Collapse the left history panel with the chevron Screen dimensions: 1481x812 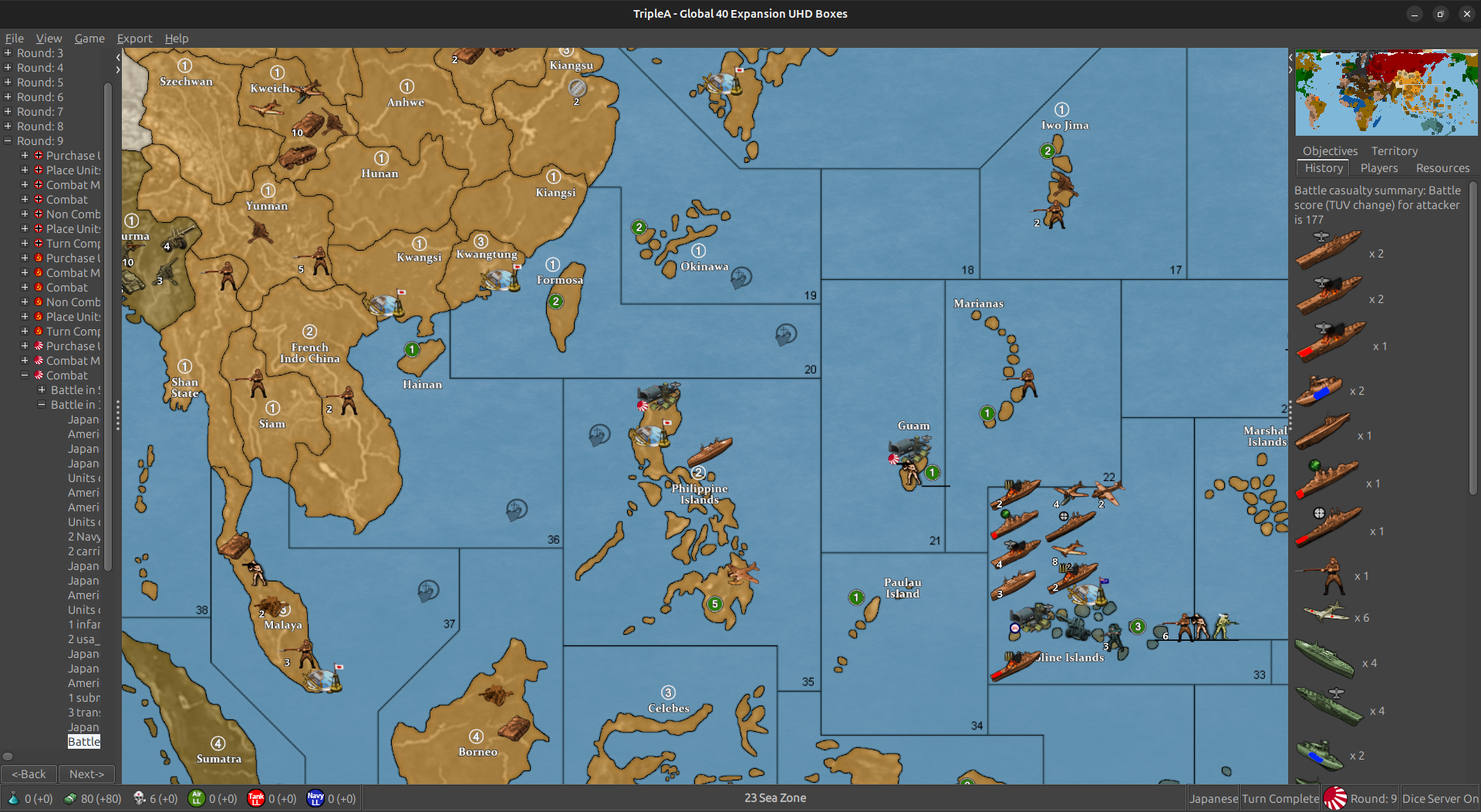(x=117, y=56)
